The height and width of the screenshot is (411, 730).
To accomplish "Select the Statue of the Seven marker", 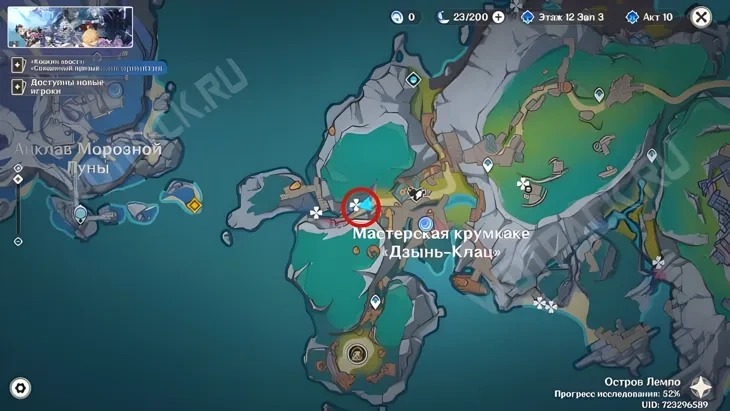I will point(81,213).
